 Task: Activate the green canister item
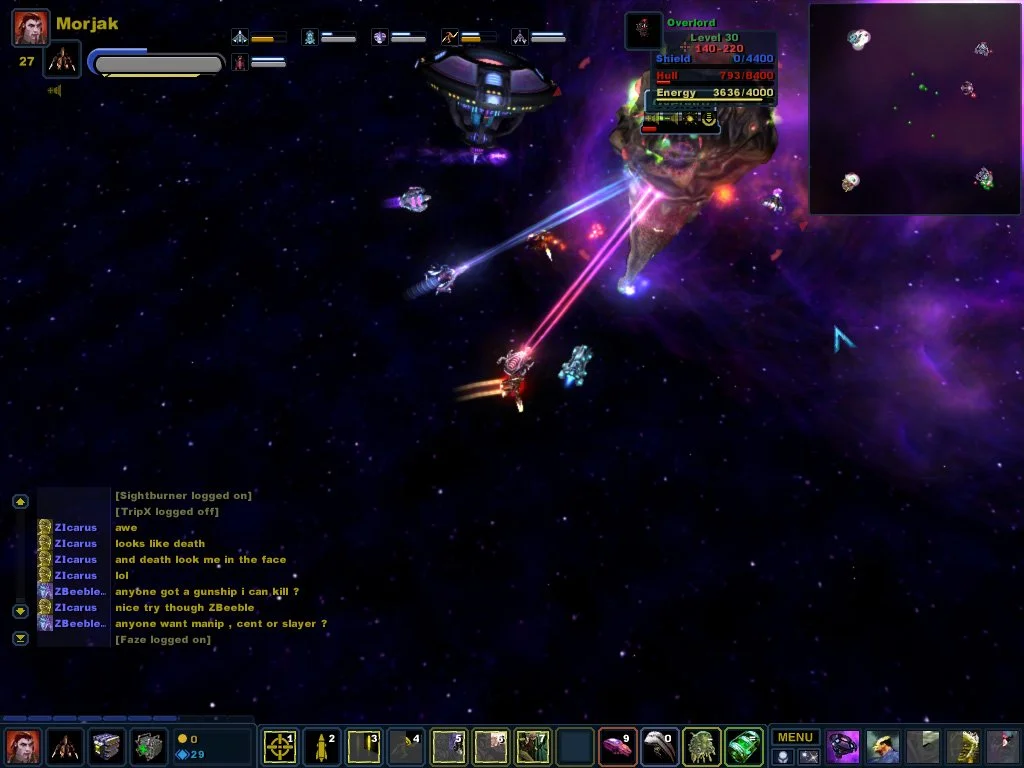743,747
